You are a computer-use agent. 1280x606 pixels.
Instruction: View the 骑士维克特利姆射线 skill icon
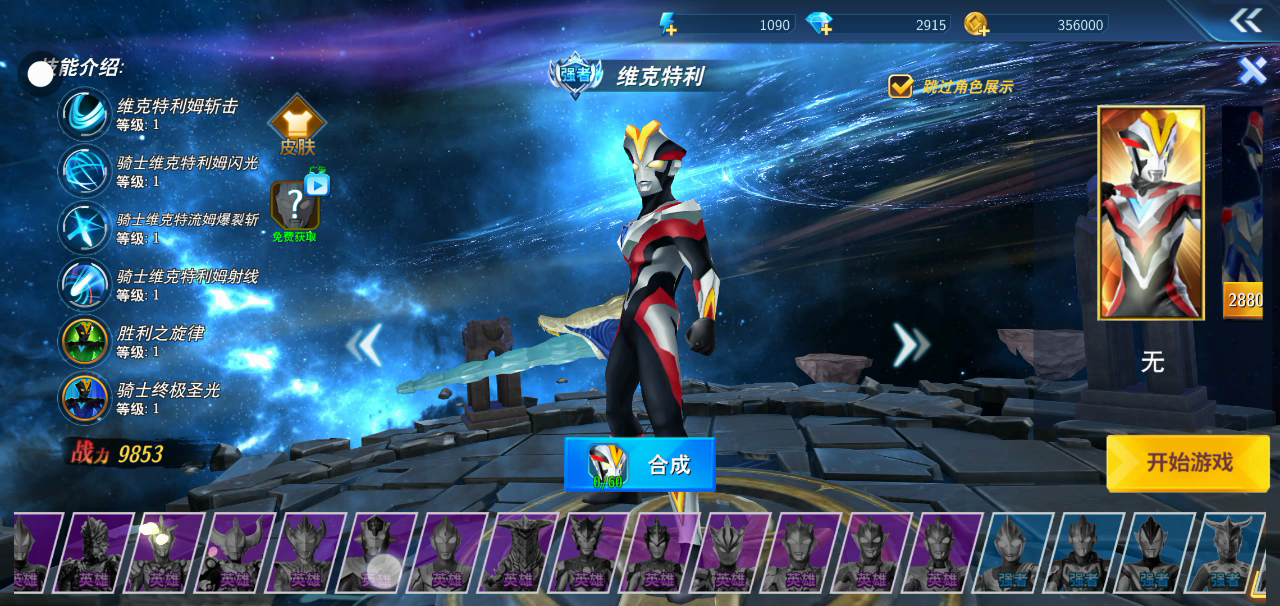(x=85, y=285)
